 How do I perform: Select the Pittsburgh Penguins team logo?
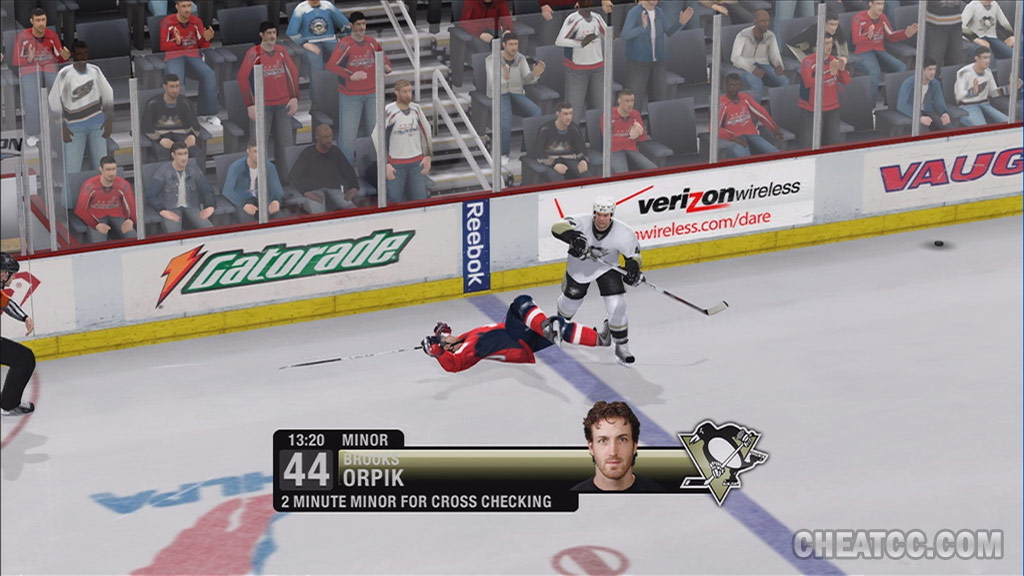(x=722, y=460)
